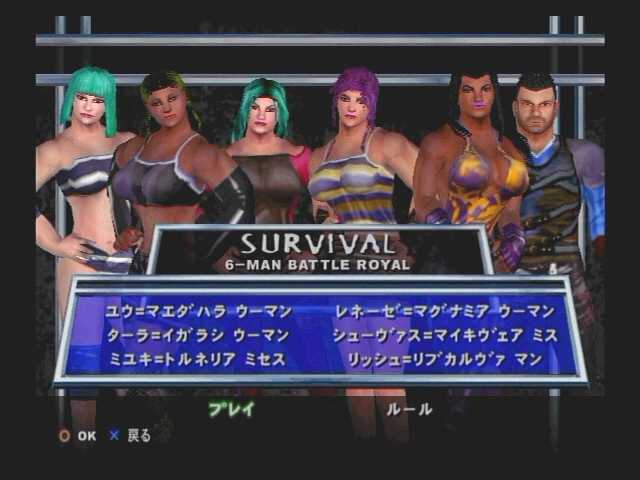This screenshot has width=640, height=480.
Task: Select the ユウ=マエダハラ entrant row
Action: coord(196,312)
